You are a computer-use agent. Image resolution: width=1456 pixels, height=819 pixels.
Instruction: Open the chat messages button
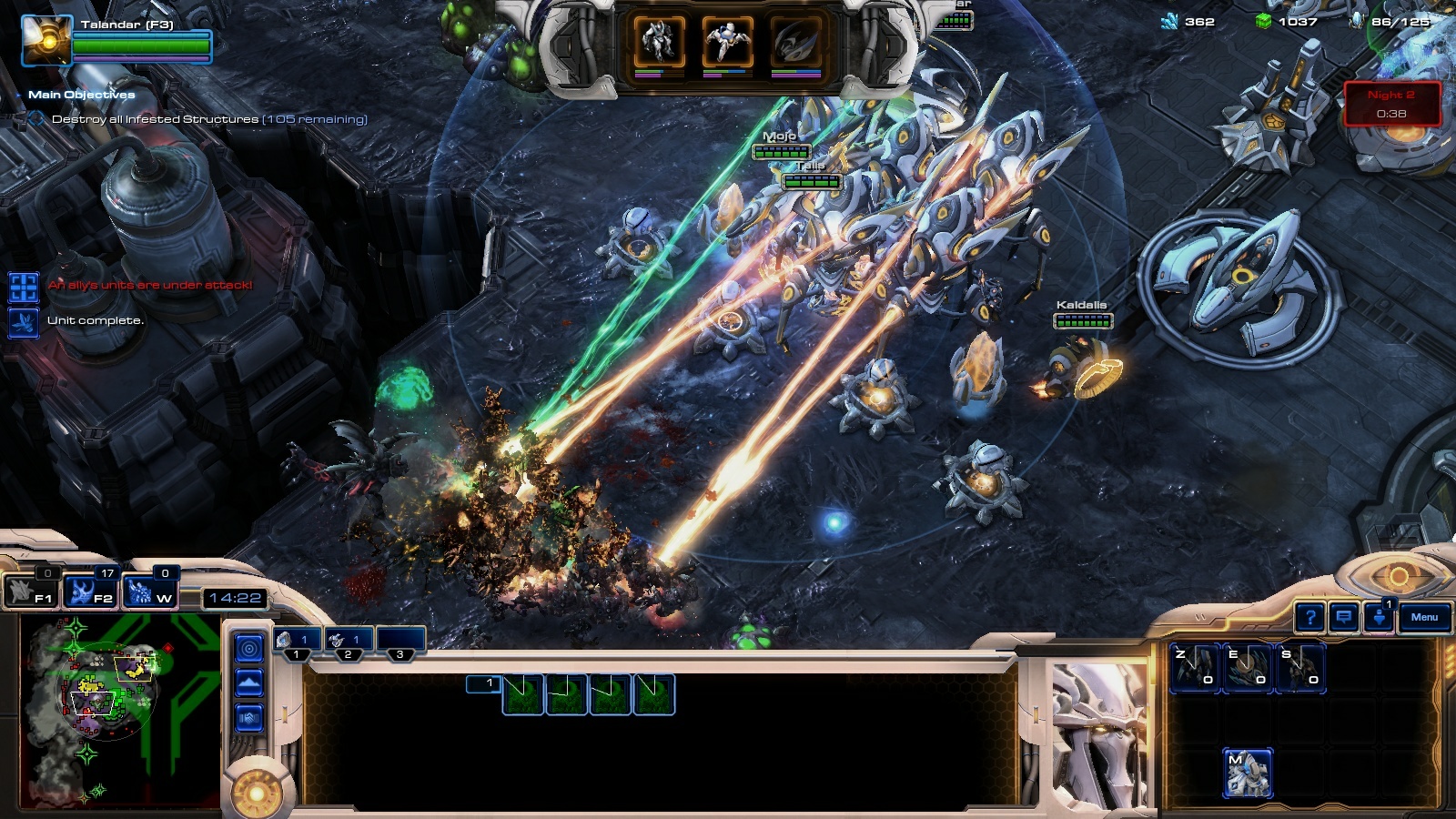click(1344, 618)
